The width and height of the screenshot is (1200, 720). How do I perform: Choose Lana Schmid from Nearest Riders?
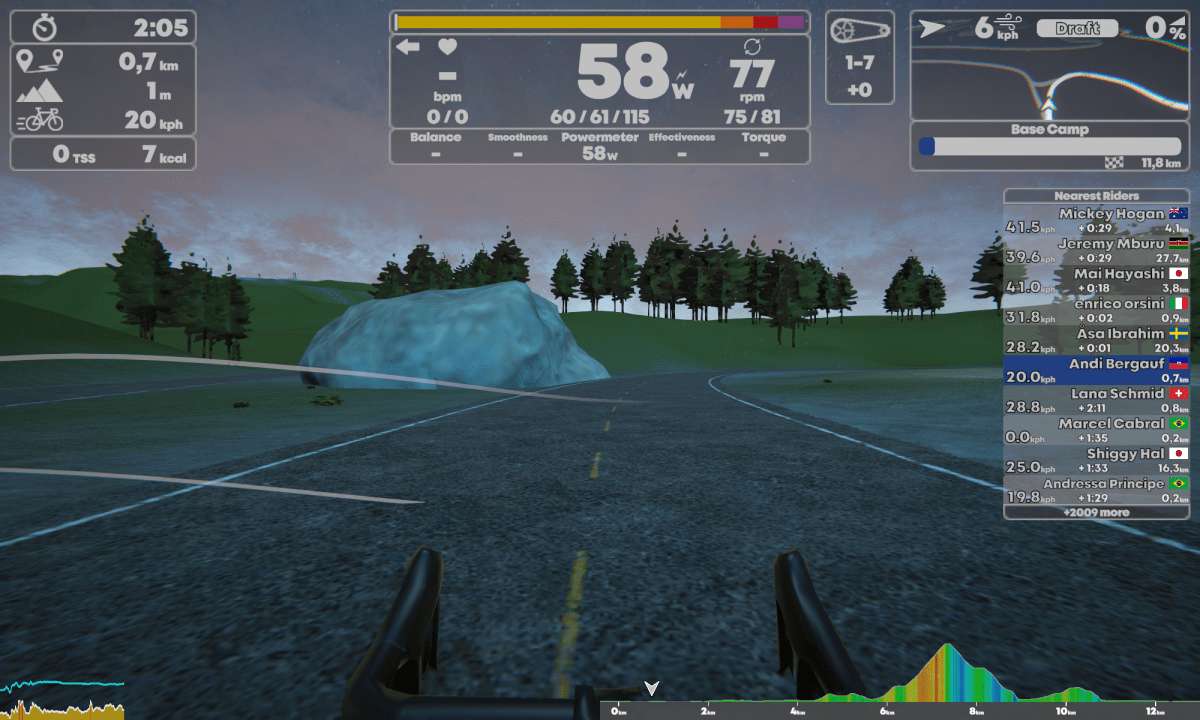(x=1097, y=400)
